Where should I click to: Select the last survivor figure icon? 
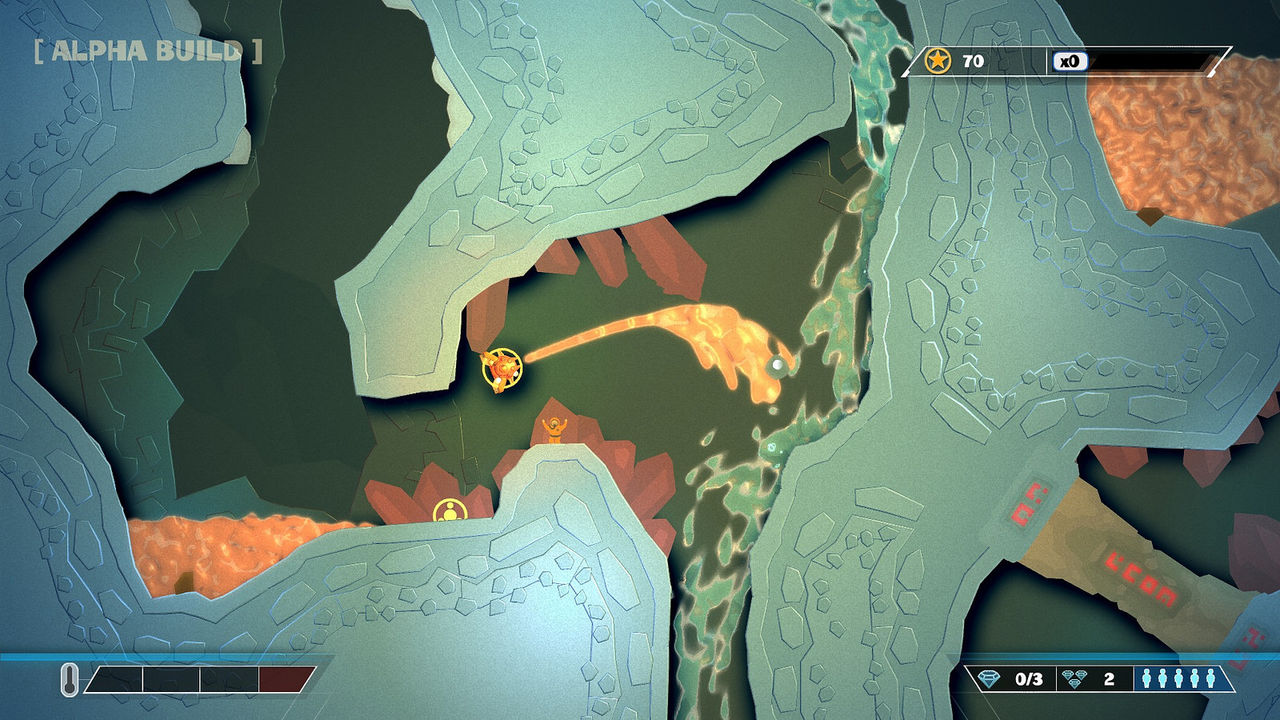click(x=1211, y=678)
